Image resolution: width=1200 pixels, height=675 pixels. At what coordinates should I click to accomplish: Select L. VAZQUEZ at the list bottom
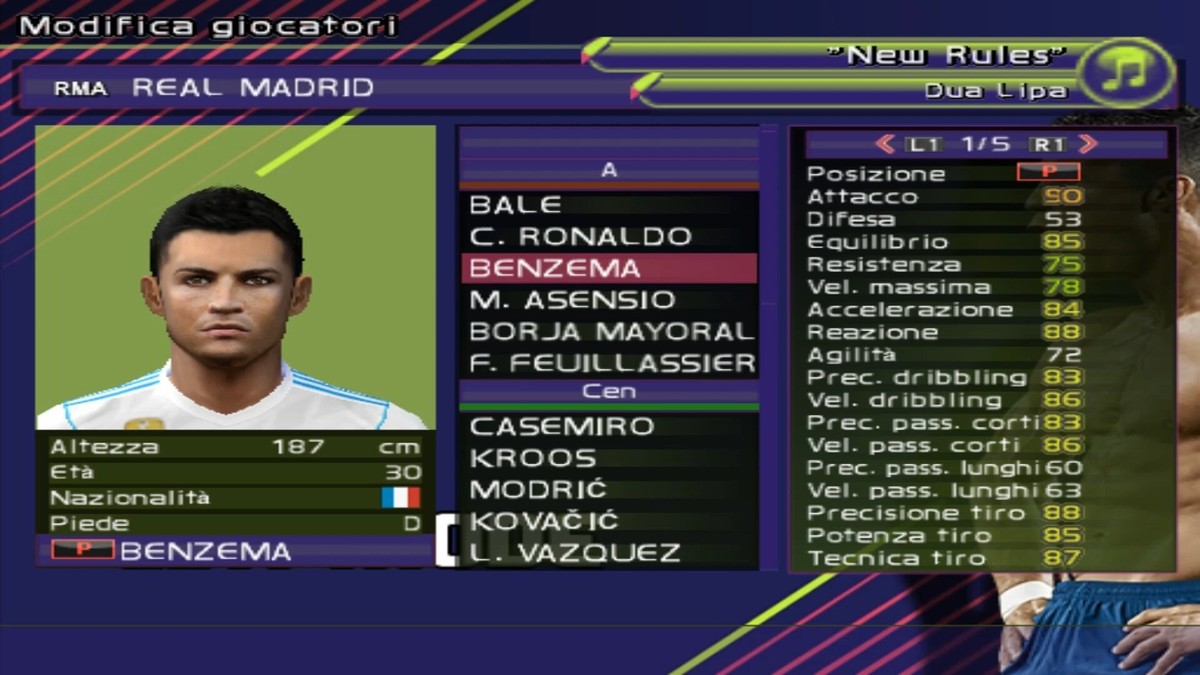coord(575,552)
